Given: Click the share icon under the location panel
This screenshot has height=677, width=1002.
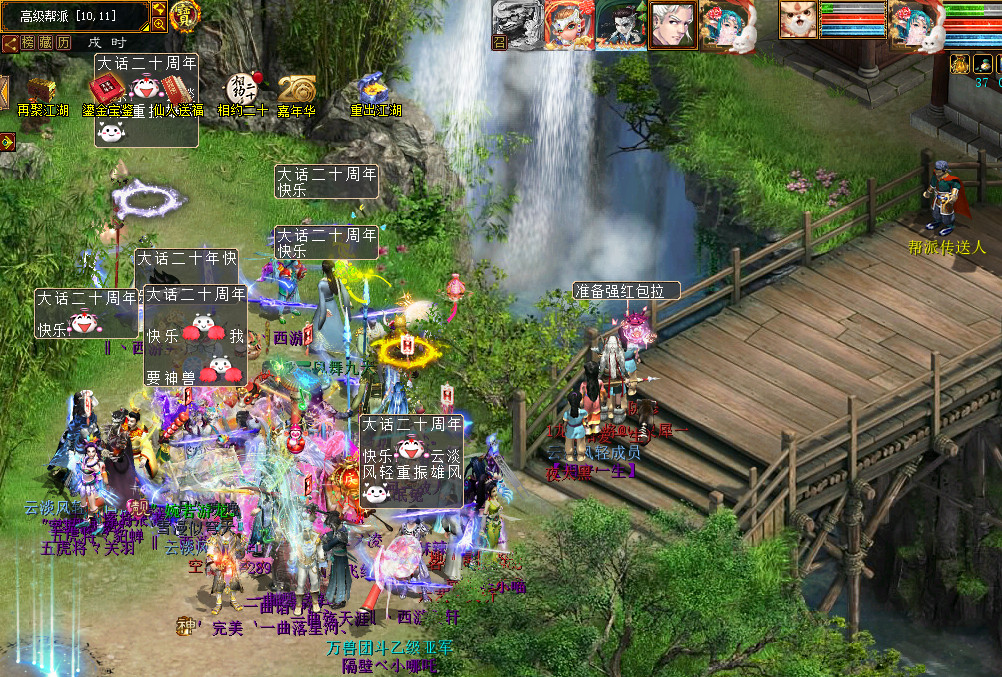Looking at the screenshot, I should point(9,43).
